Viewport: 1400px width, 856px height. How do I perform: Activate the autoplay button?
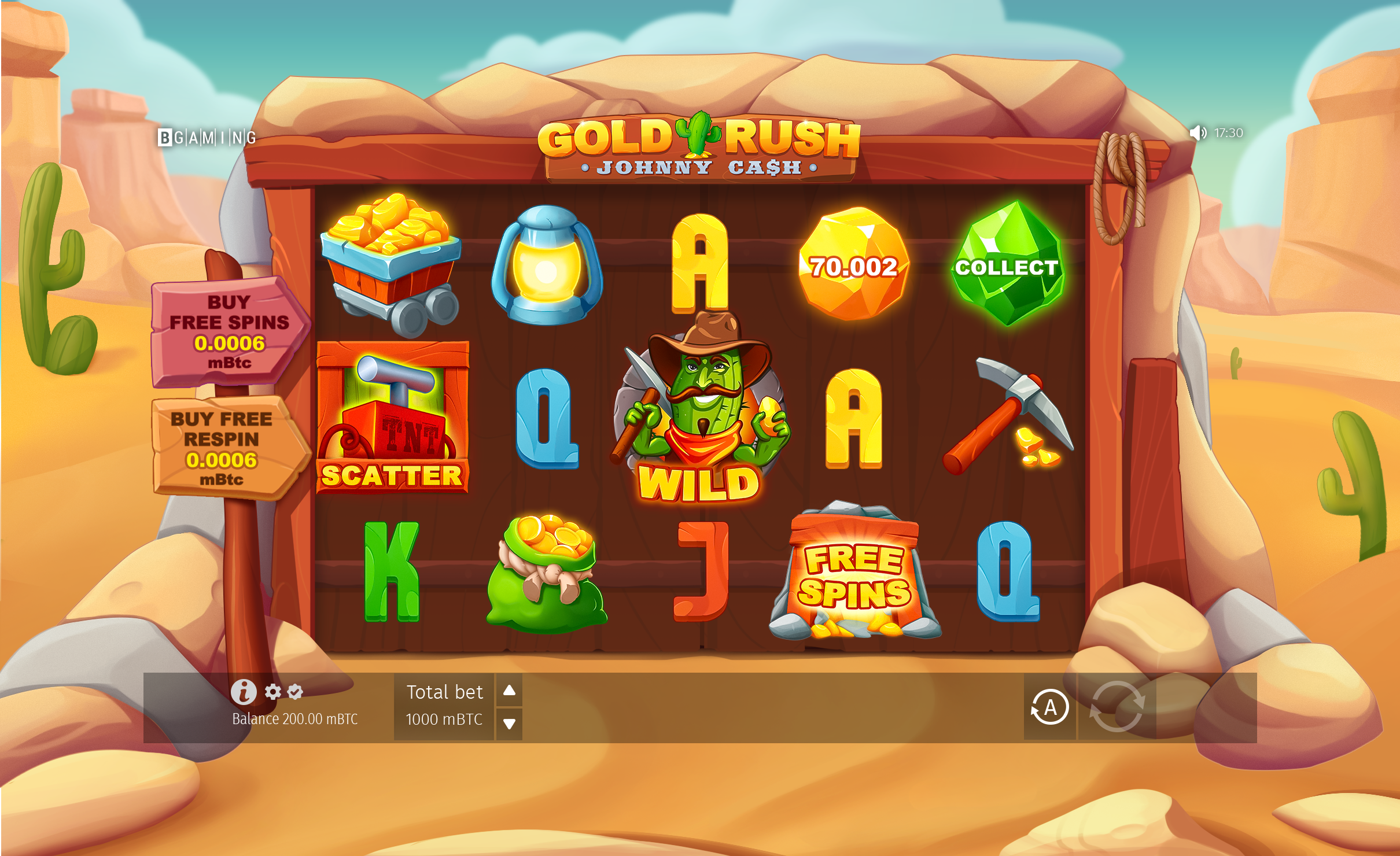(x=1049, y=707)
